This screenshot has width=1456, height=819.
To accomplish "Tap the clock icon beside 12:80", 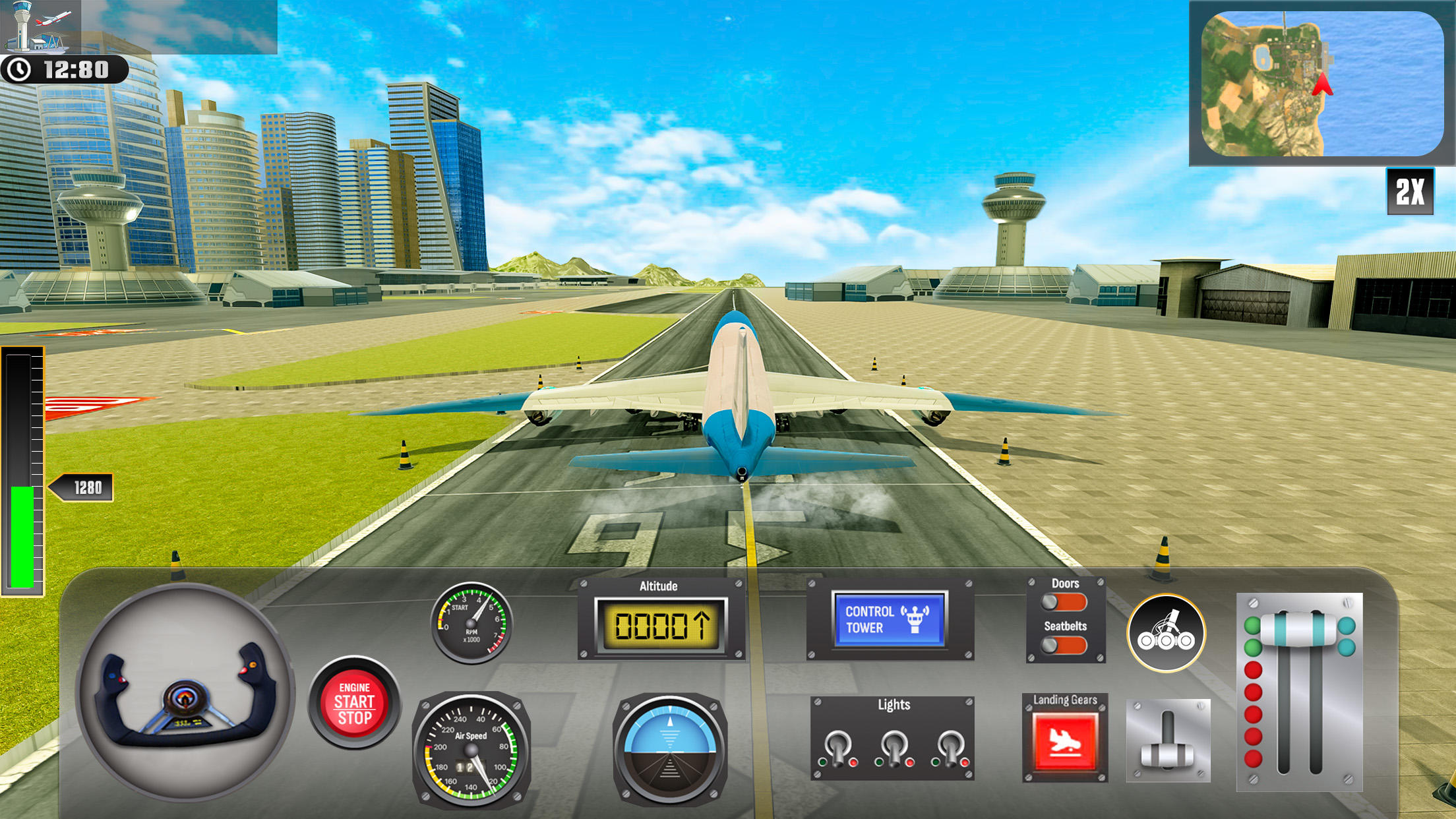I will [x=20, y=67].
